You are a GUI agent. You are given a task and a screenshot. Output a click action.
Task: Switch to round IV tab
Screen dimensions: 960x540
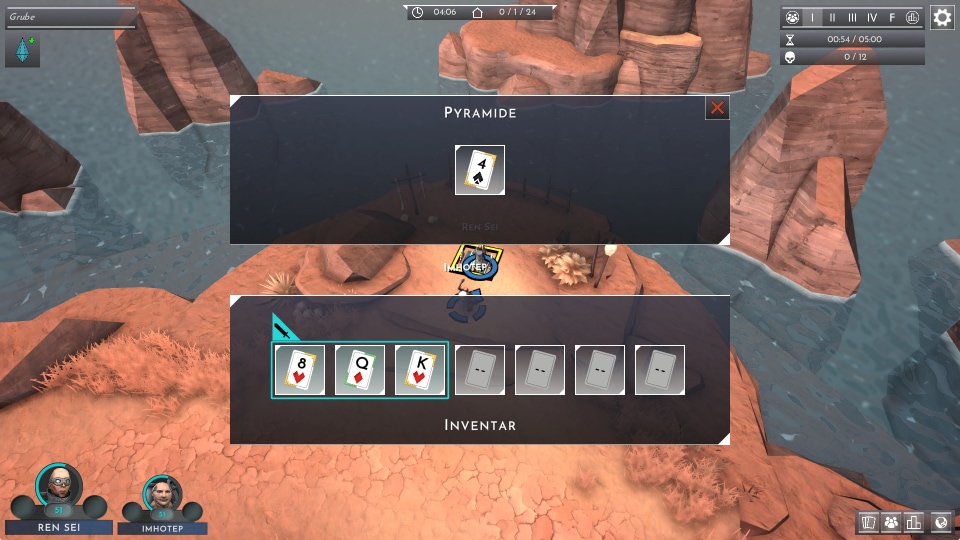click(x=872, y=18)
